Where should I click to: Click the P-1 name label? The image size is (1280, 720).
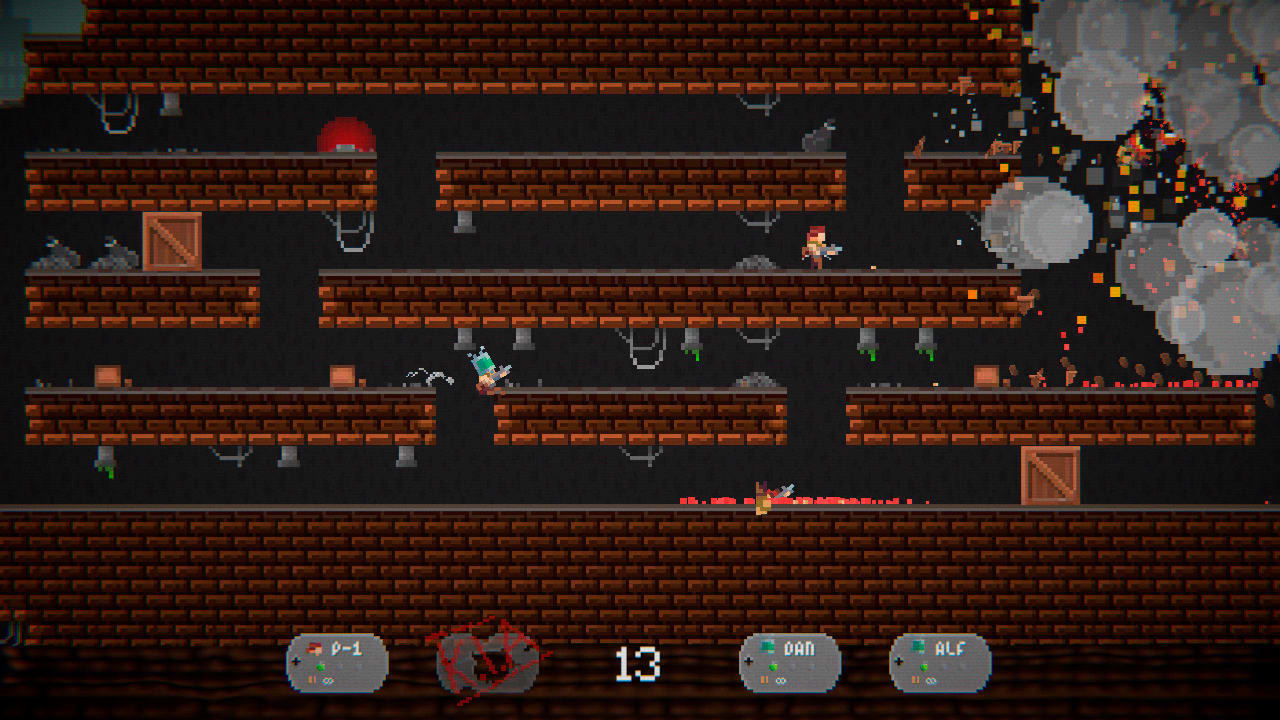pos(346,650)
